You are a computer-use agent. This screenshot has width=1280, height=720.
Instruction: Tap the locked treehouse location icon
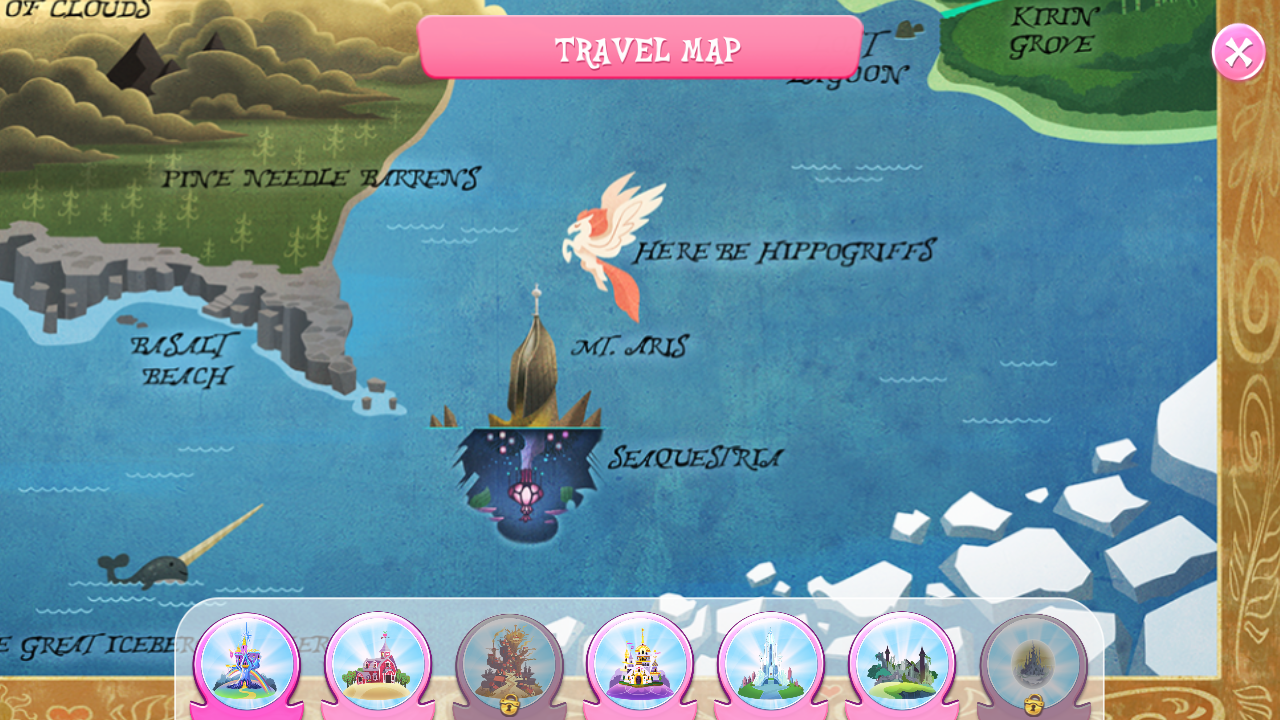(x=507, y=660)
